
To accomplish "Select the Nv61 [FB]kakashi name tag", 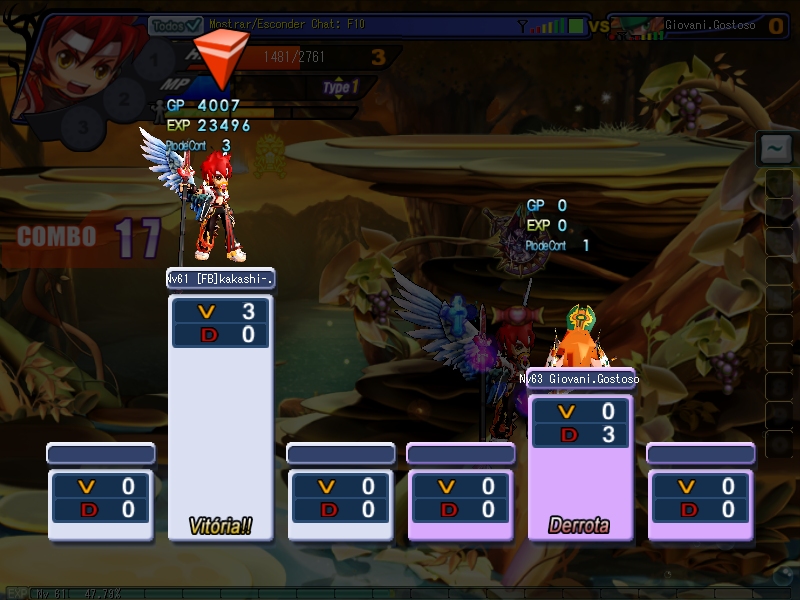I will coord(220,279).
